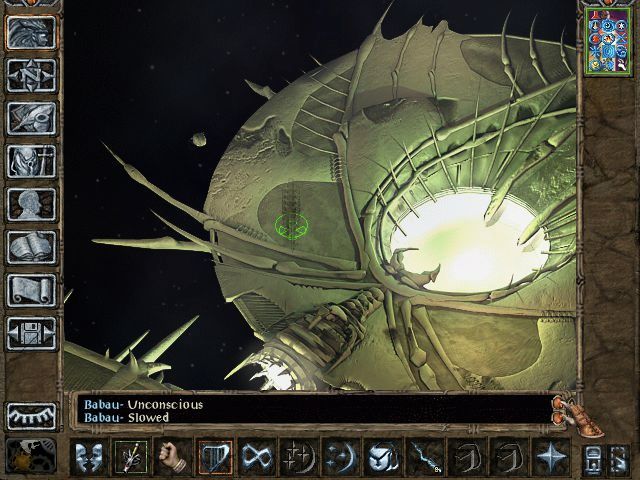Open the priest scroll screen
This screenshot has width=640, height=480.
click(31, 290)
